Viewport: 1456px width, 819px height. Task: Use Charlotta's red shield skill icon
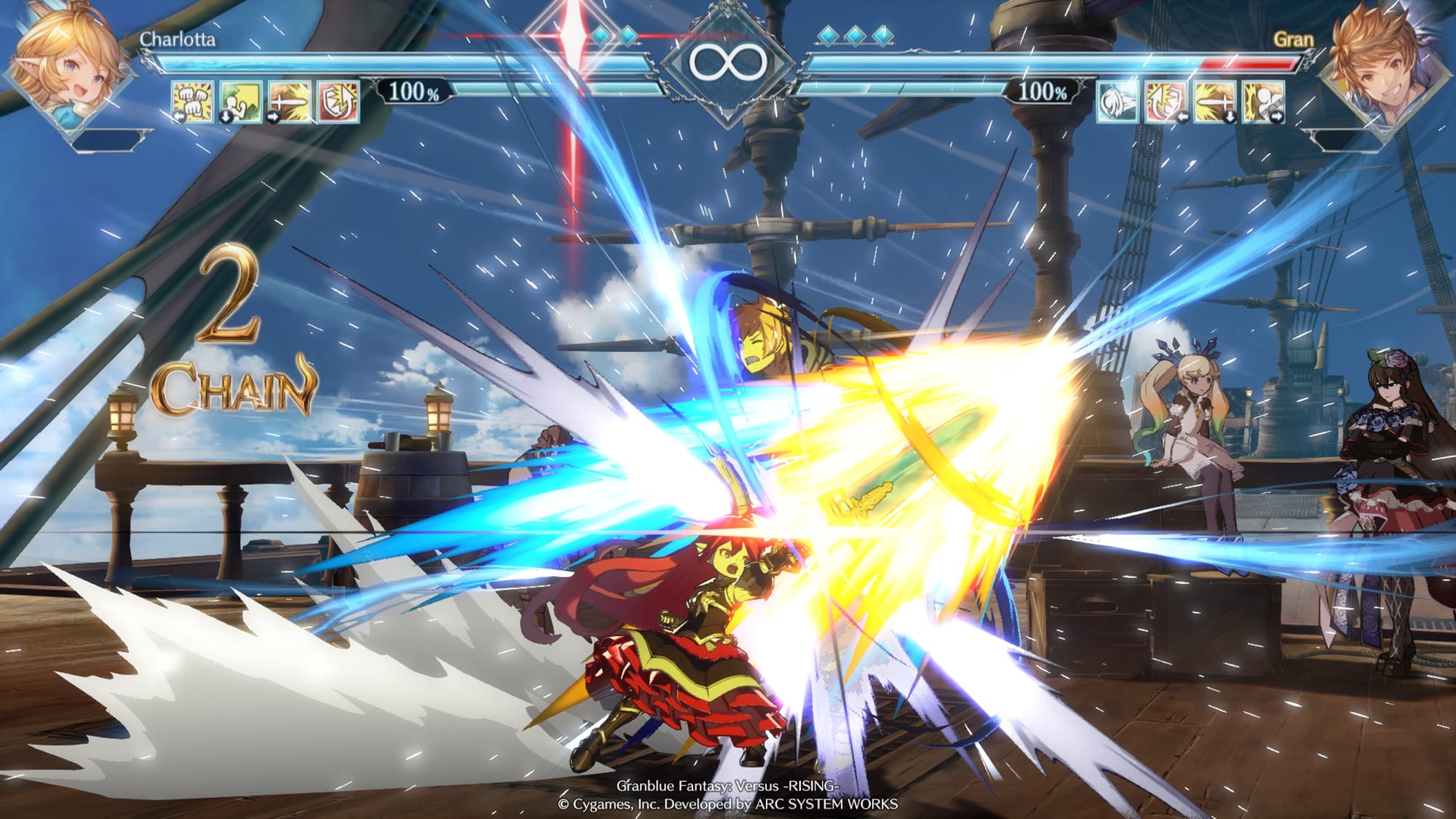[339, 100]
